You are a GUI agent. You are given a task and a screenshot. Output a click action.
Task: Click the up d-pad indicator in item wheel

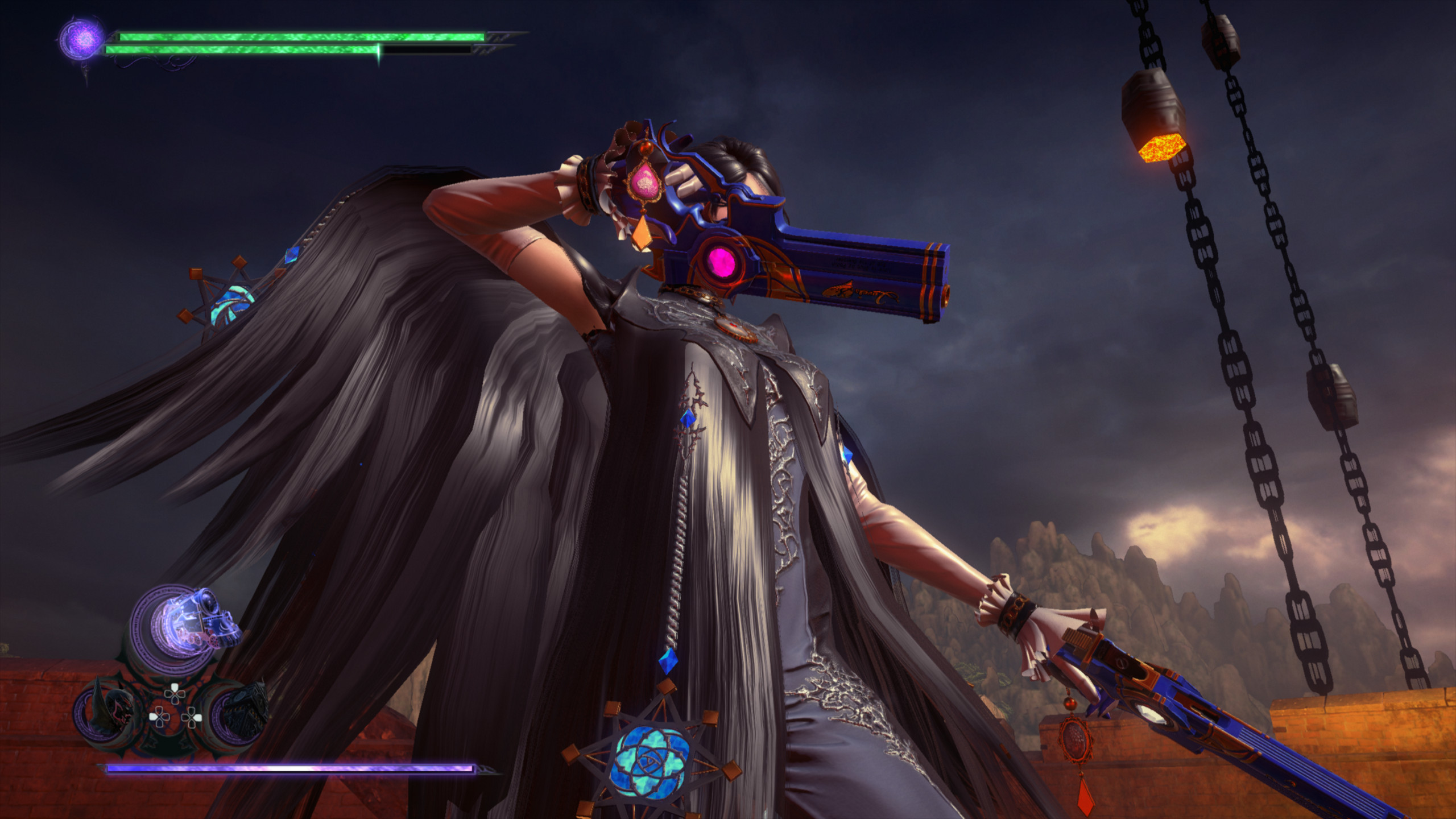click(x=174, y=693)
